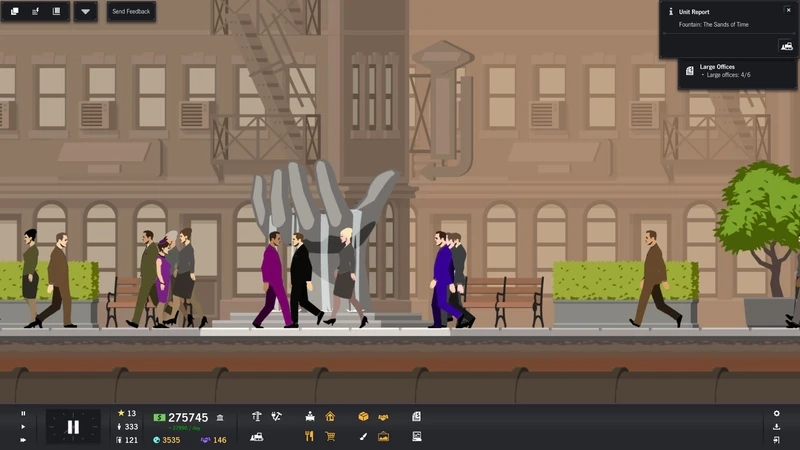
Task: Open the restaurants fork-and-knife category
Action: 310,437
